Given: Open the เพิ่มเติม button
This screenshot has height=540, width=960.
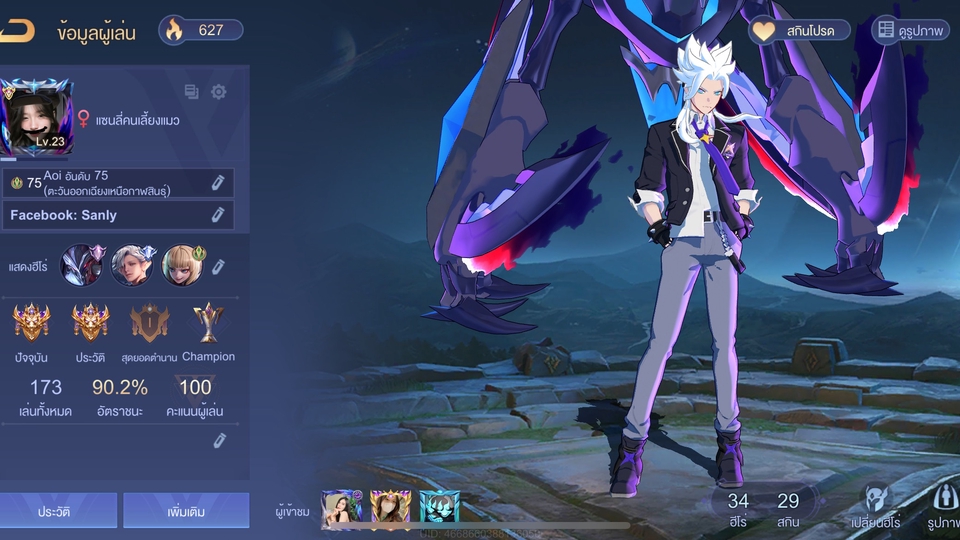Looking at the screenshot, I should pos(186,511).
